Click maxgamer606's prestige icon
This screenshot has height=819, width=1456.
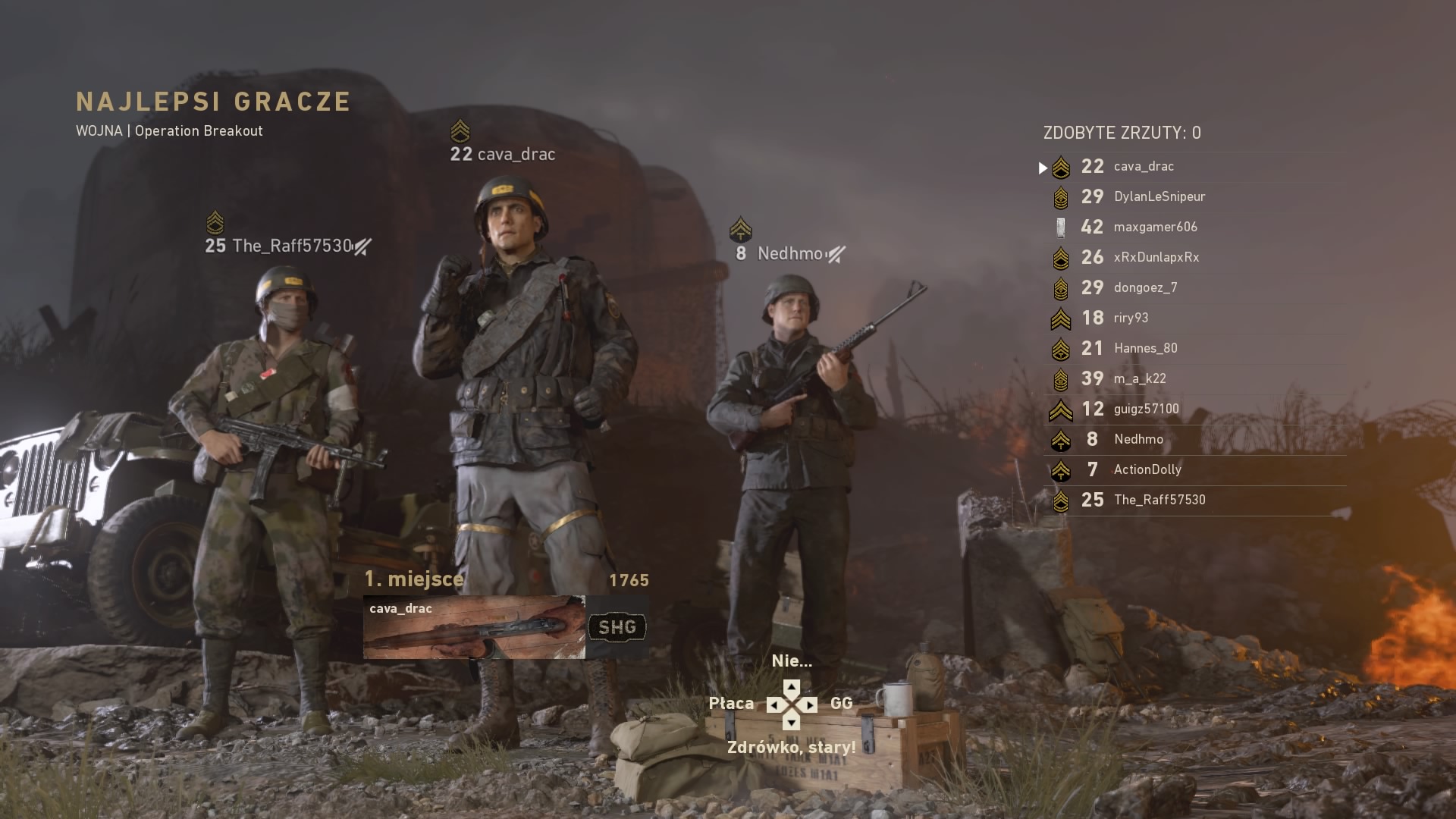pos(1061,227)
